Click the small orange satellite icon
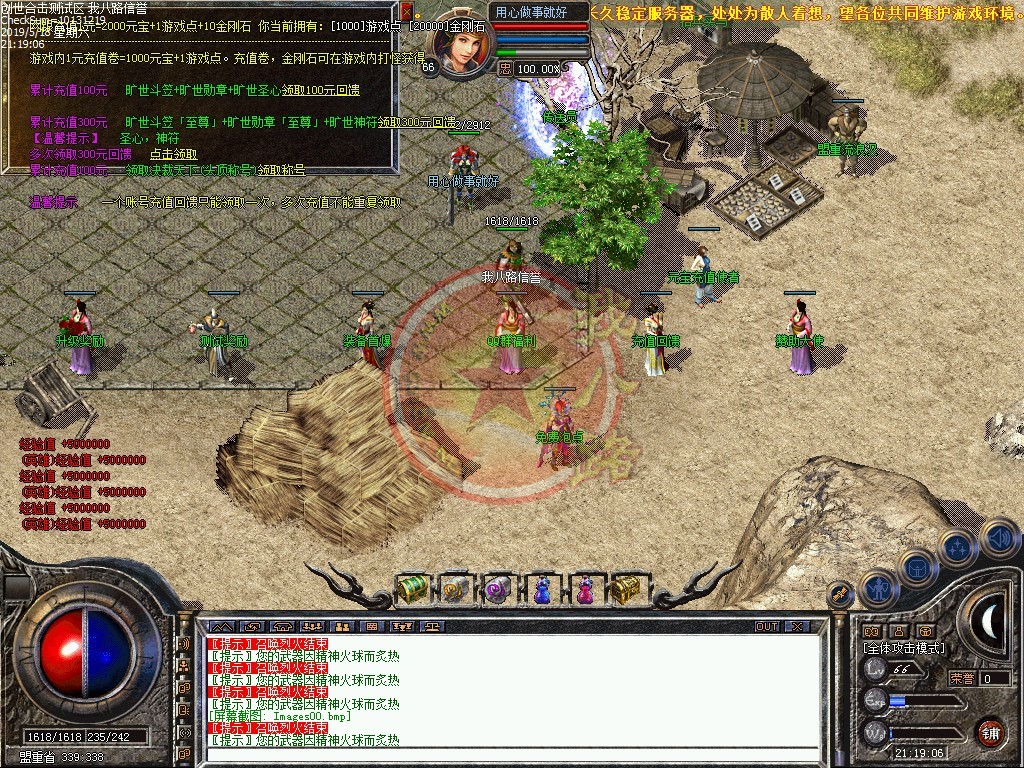Screen dimensions: 1024x768 tap(840, 594)
